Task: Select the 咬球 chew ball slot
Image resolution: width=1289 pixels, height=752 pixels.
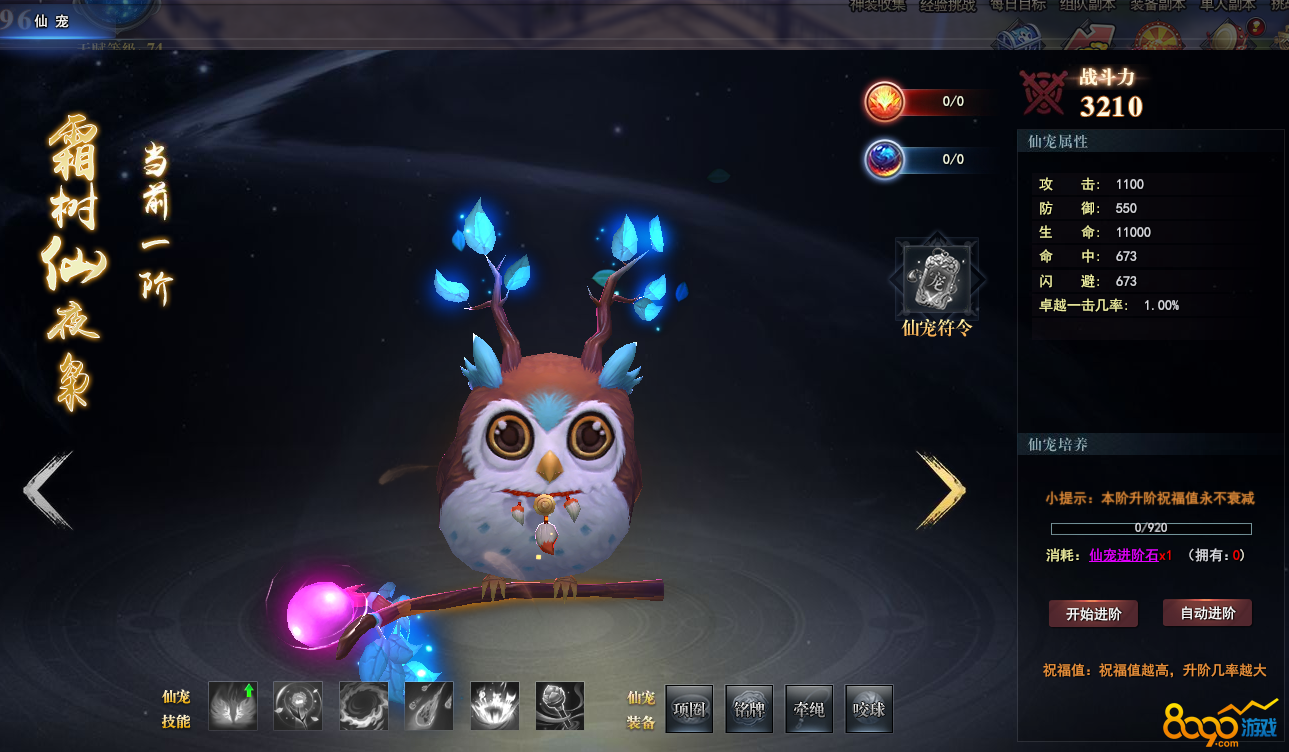Action: [x=869, y=709]
